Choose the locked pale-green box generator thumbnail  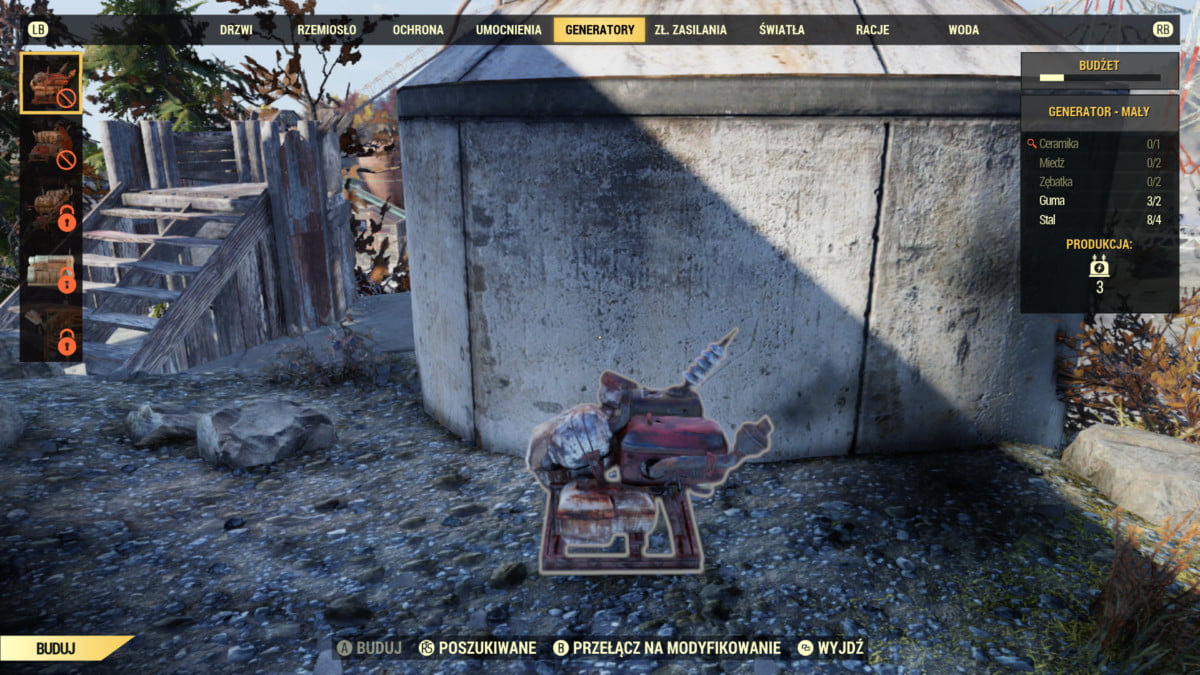[51, 273]
